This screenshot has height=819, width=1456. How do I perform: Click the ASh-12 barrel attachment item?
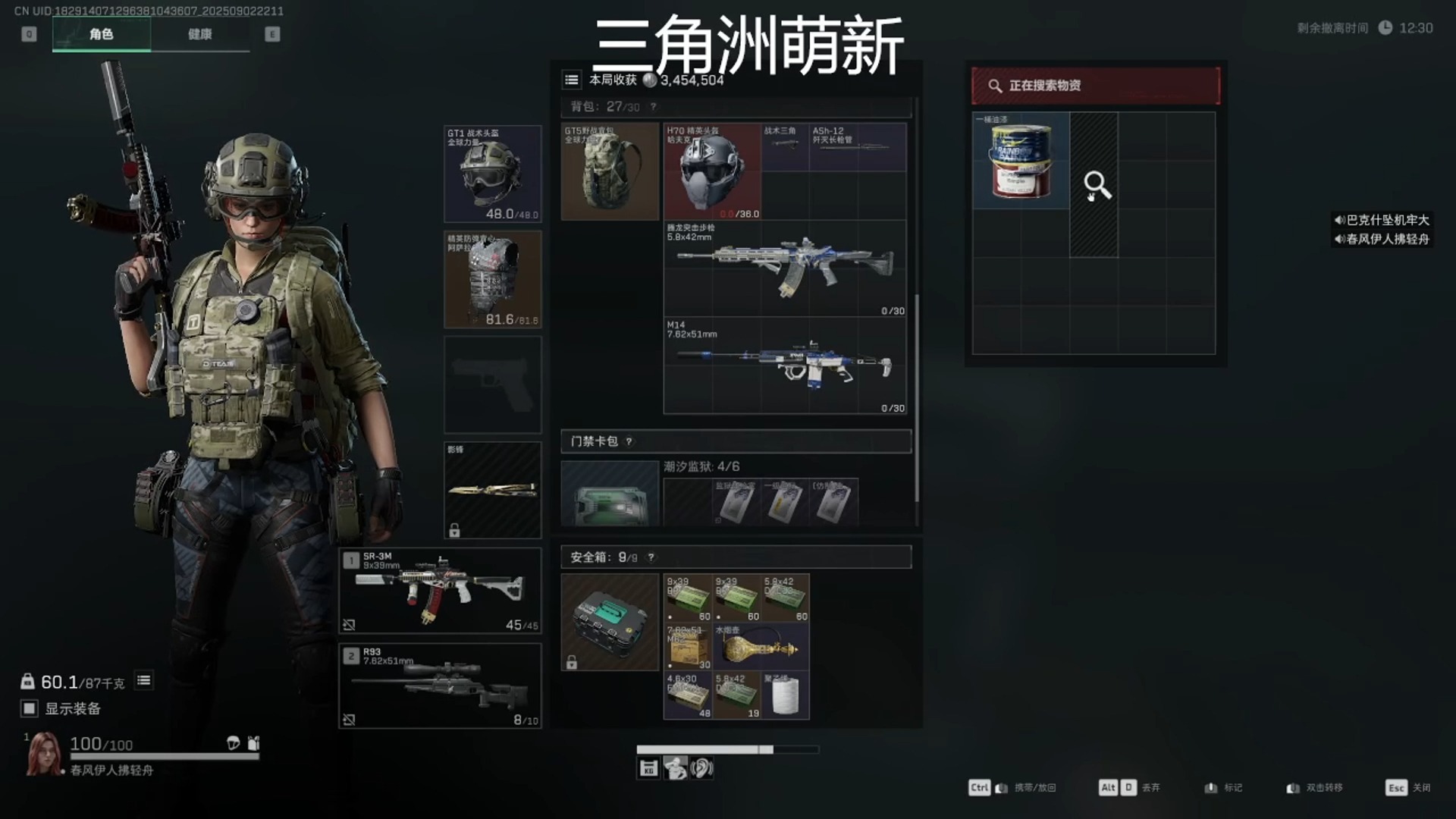(858, 146)
